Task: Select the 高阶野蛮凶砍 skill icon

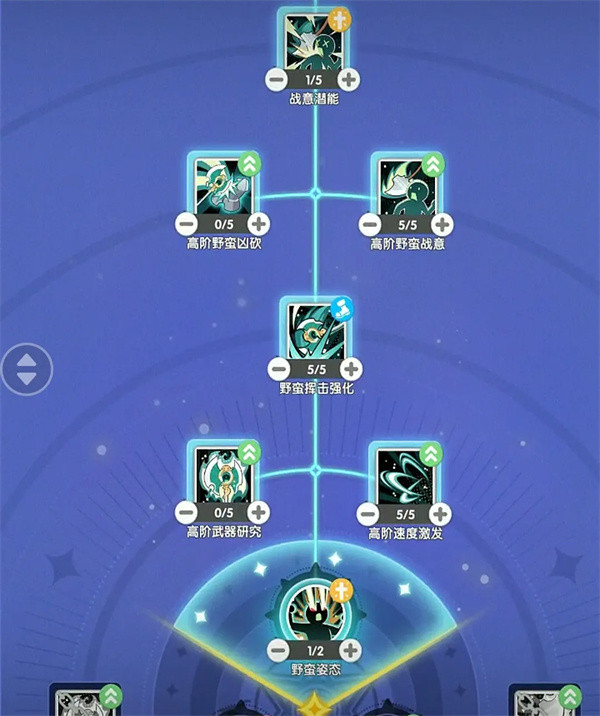Action: 222,185
